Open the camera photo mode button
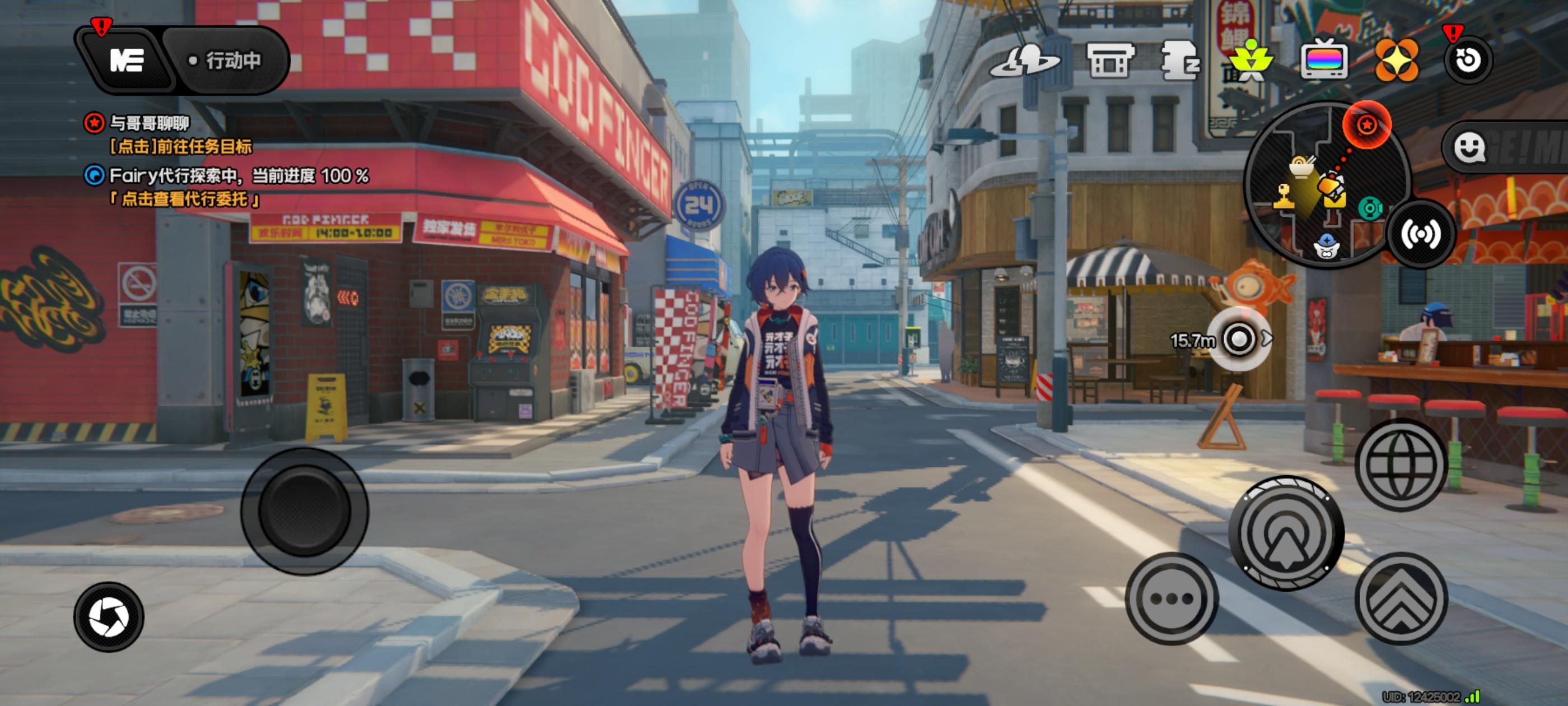Screen dimensions: 1568x706 pos(108,616)
